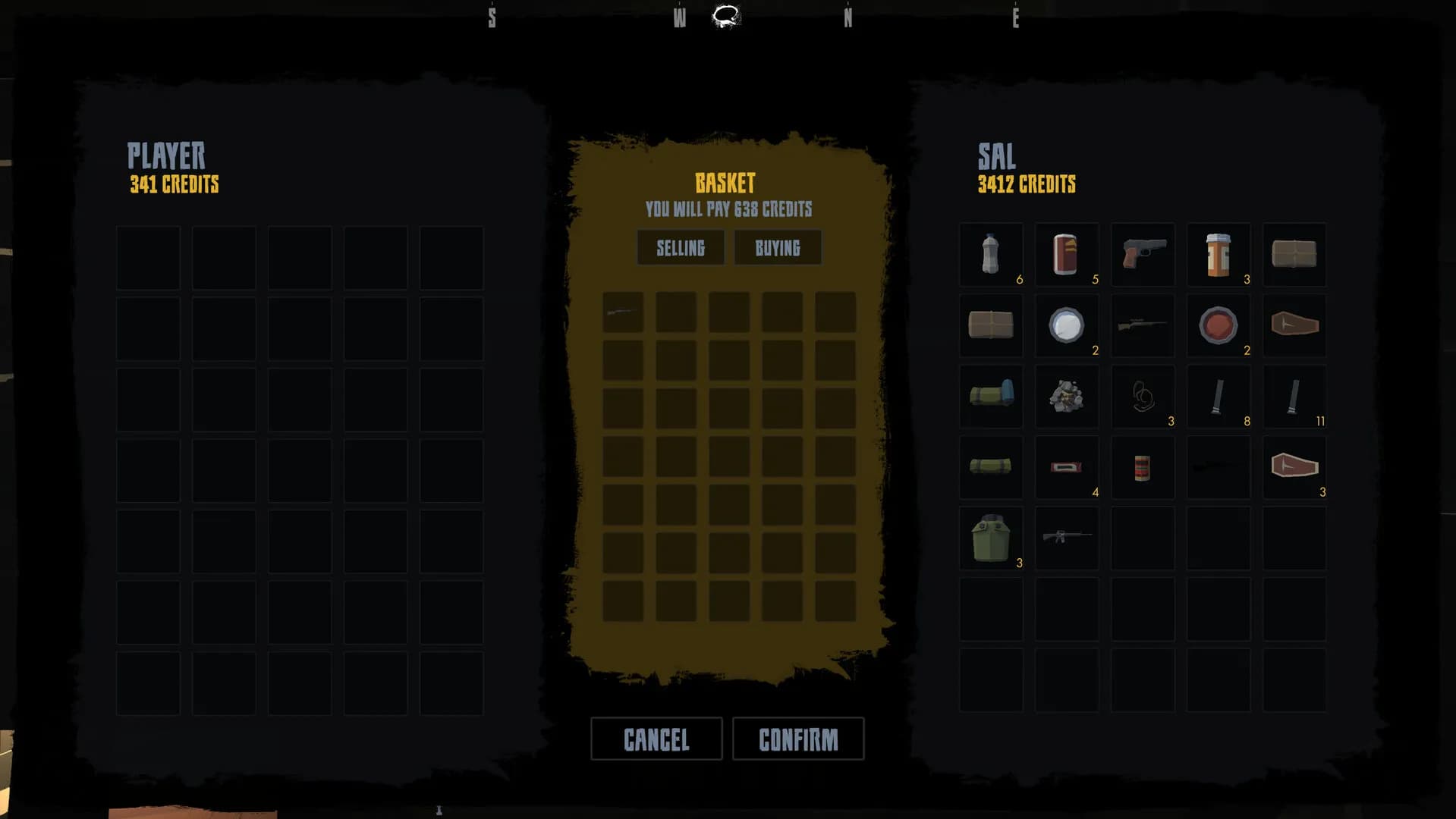1456x819 pixels.
Task: Select the shotgun shells stack of eight
Action: [1219, 396]
